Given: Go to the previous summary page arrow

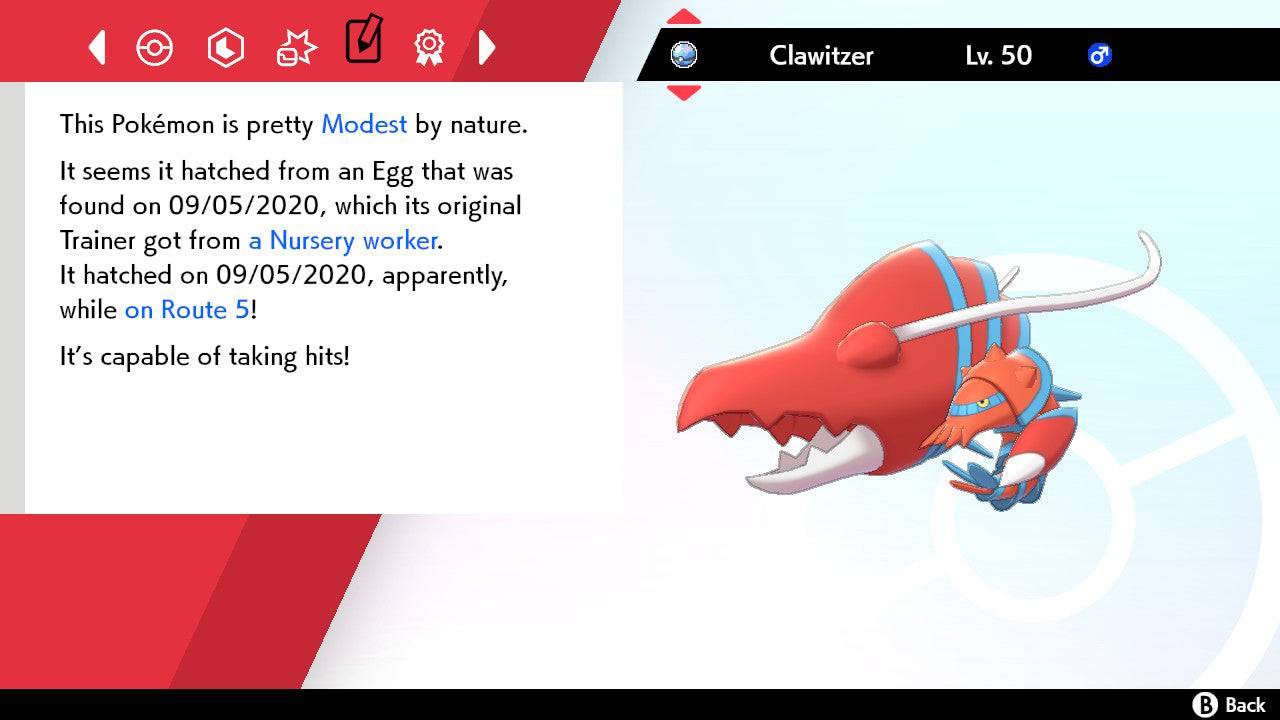Looking at the screenshot, I should pos(97,47).
